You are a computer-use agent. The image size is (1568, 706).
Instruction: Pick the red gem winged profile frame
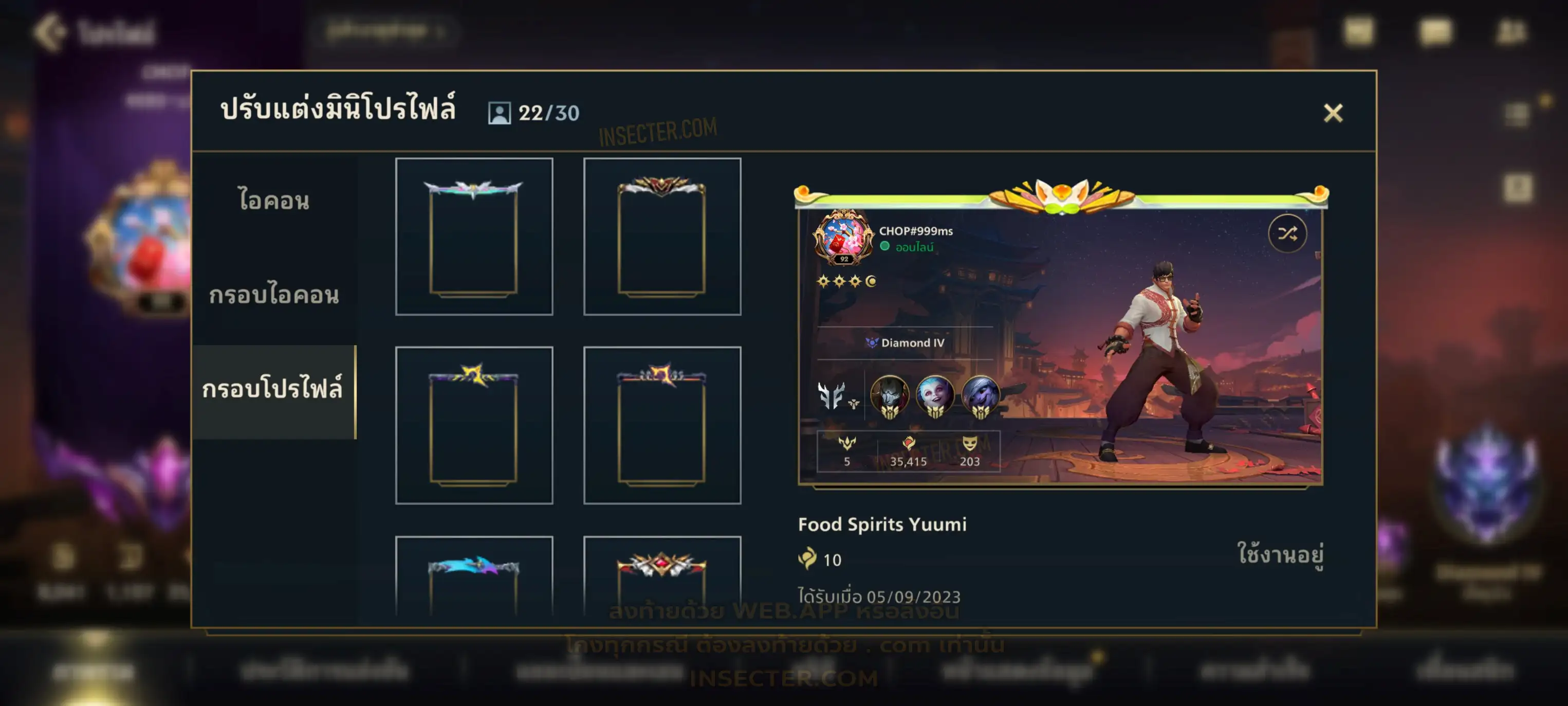tap(661, 576)
